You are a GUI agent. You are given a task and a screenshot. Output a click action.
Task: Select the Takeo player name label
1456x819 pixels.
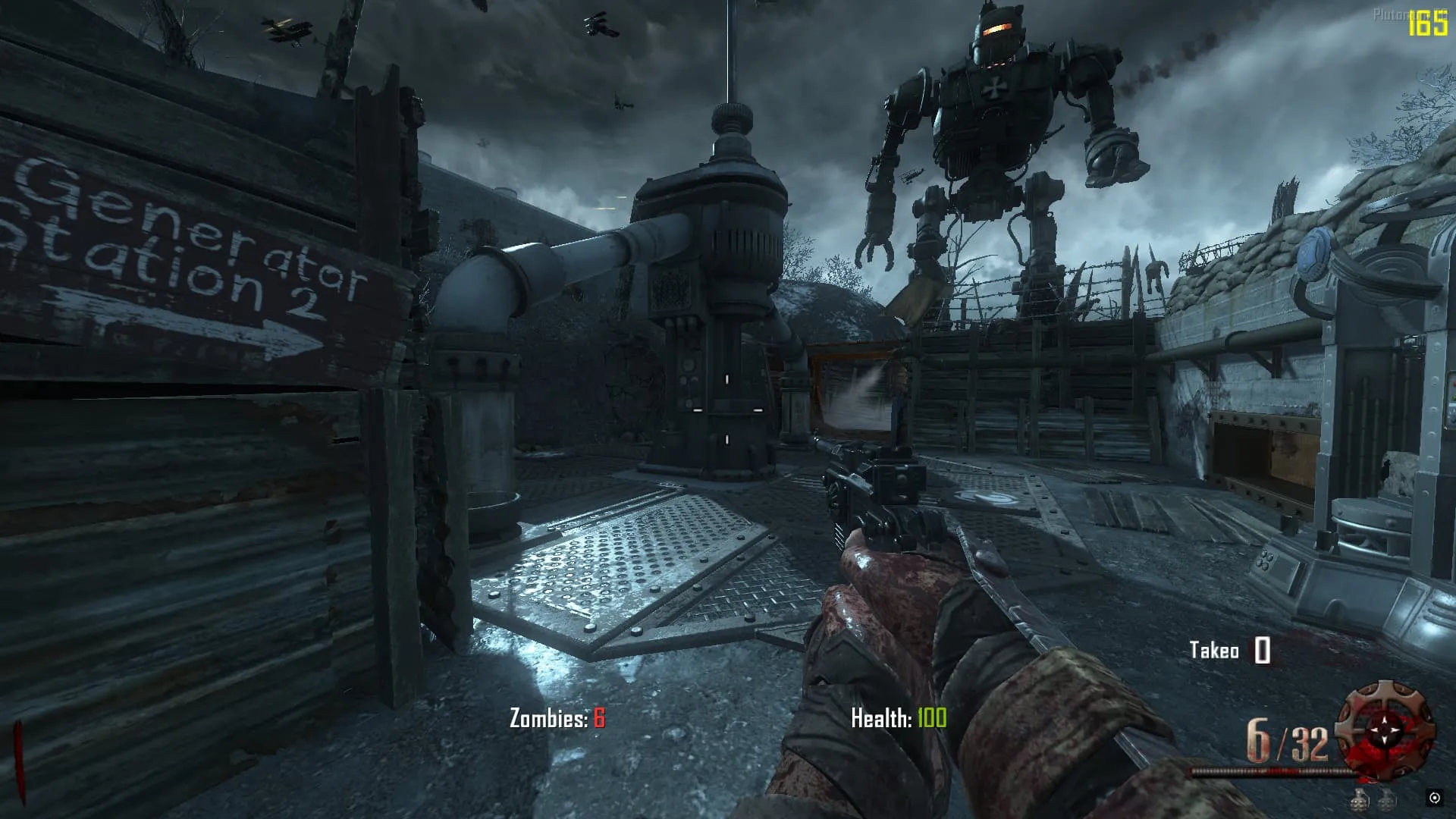click(1213, 651)
